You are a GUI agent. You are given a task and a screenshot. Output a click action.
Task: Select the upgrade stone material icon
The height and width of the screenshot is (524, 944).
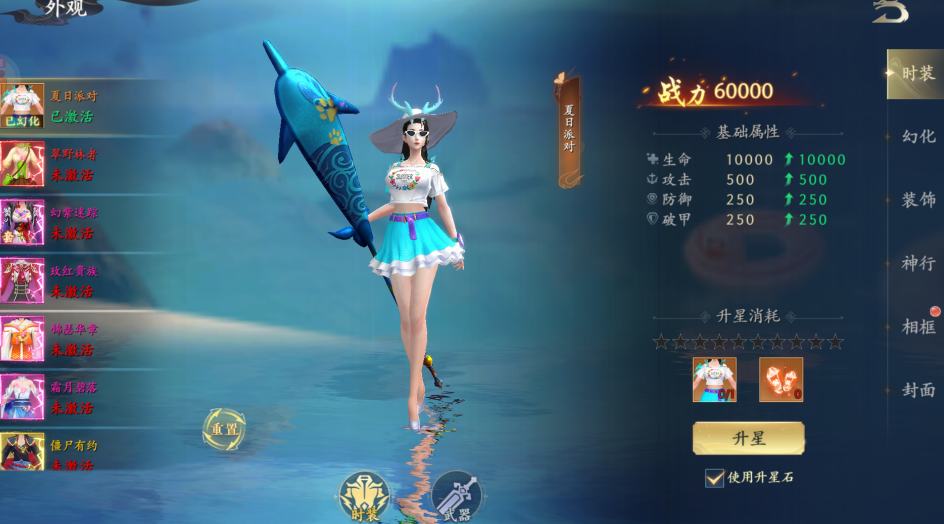pyautogui.click(x=780, y=380)
